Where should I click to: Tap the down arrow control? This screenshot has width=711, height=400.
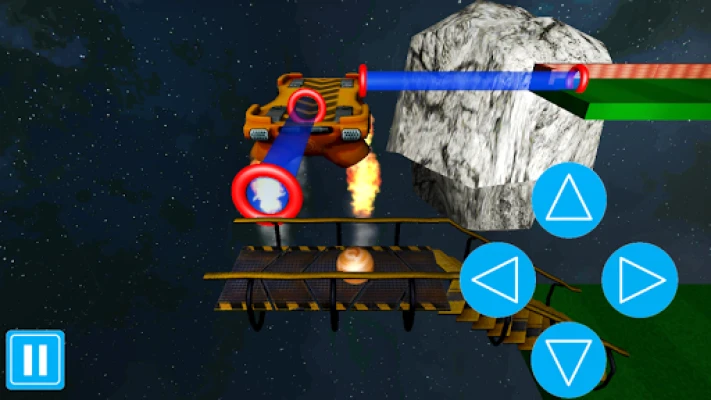click(x=569, y=359)
